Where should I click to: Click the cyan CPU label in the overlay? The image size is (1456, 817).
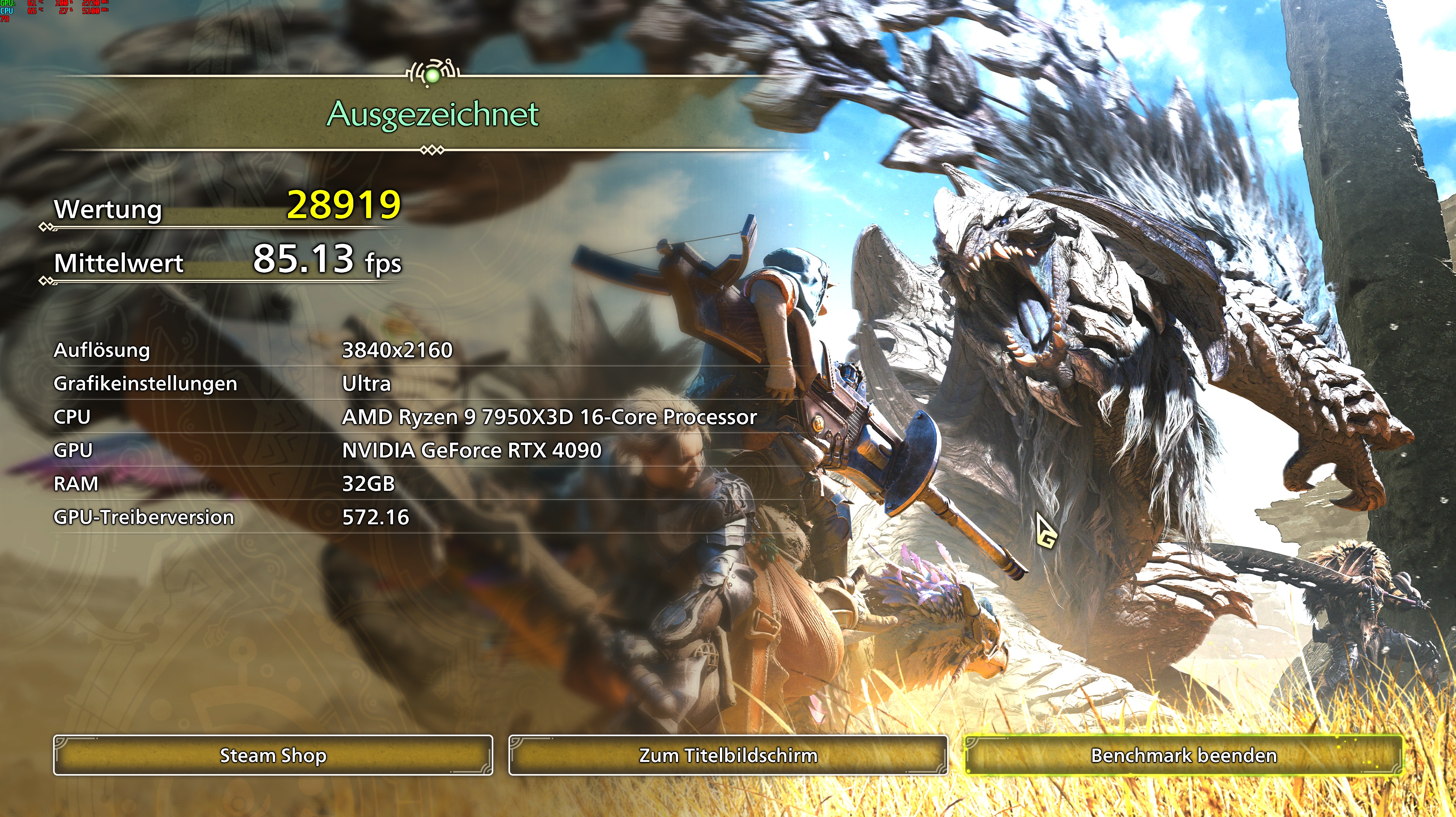click(7, 11)
